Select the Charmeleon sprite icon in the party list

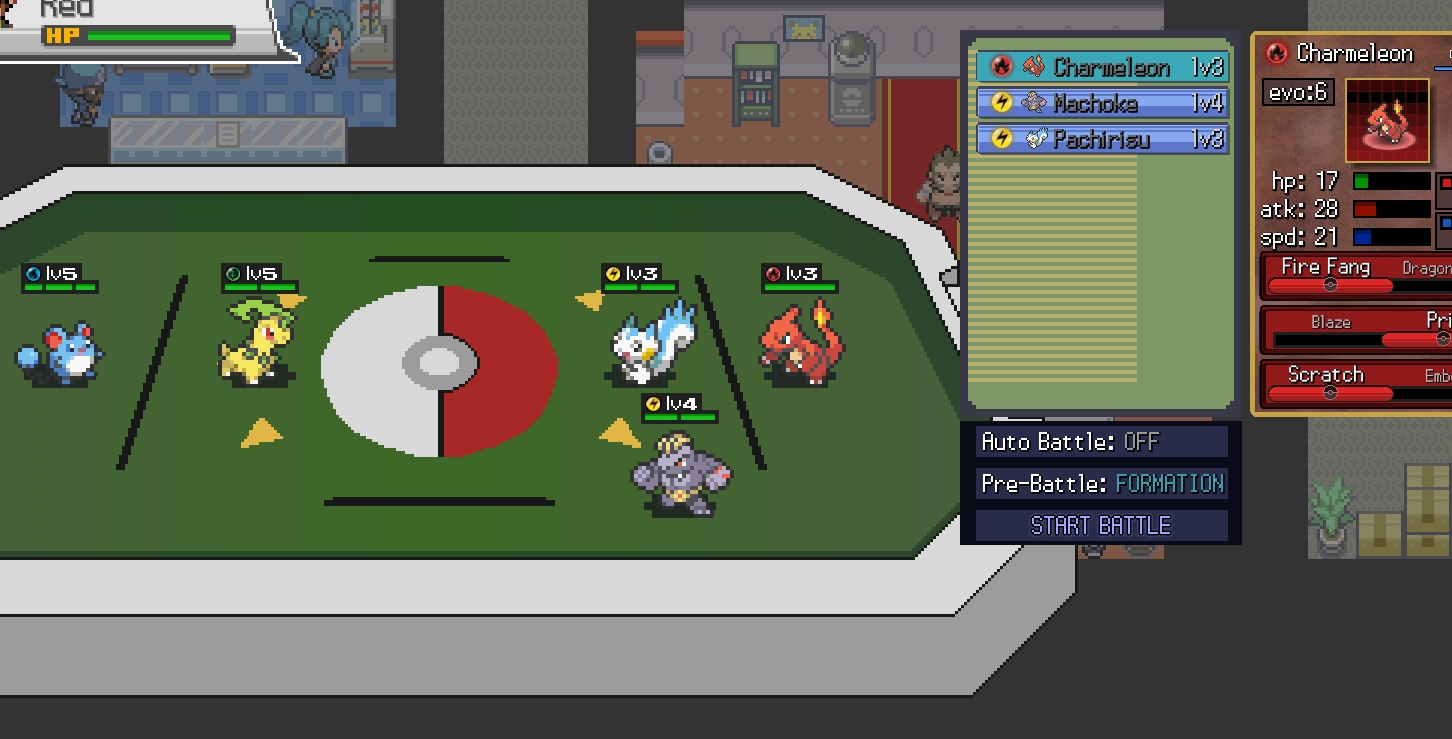[1036, 68]
